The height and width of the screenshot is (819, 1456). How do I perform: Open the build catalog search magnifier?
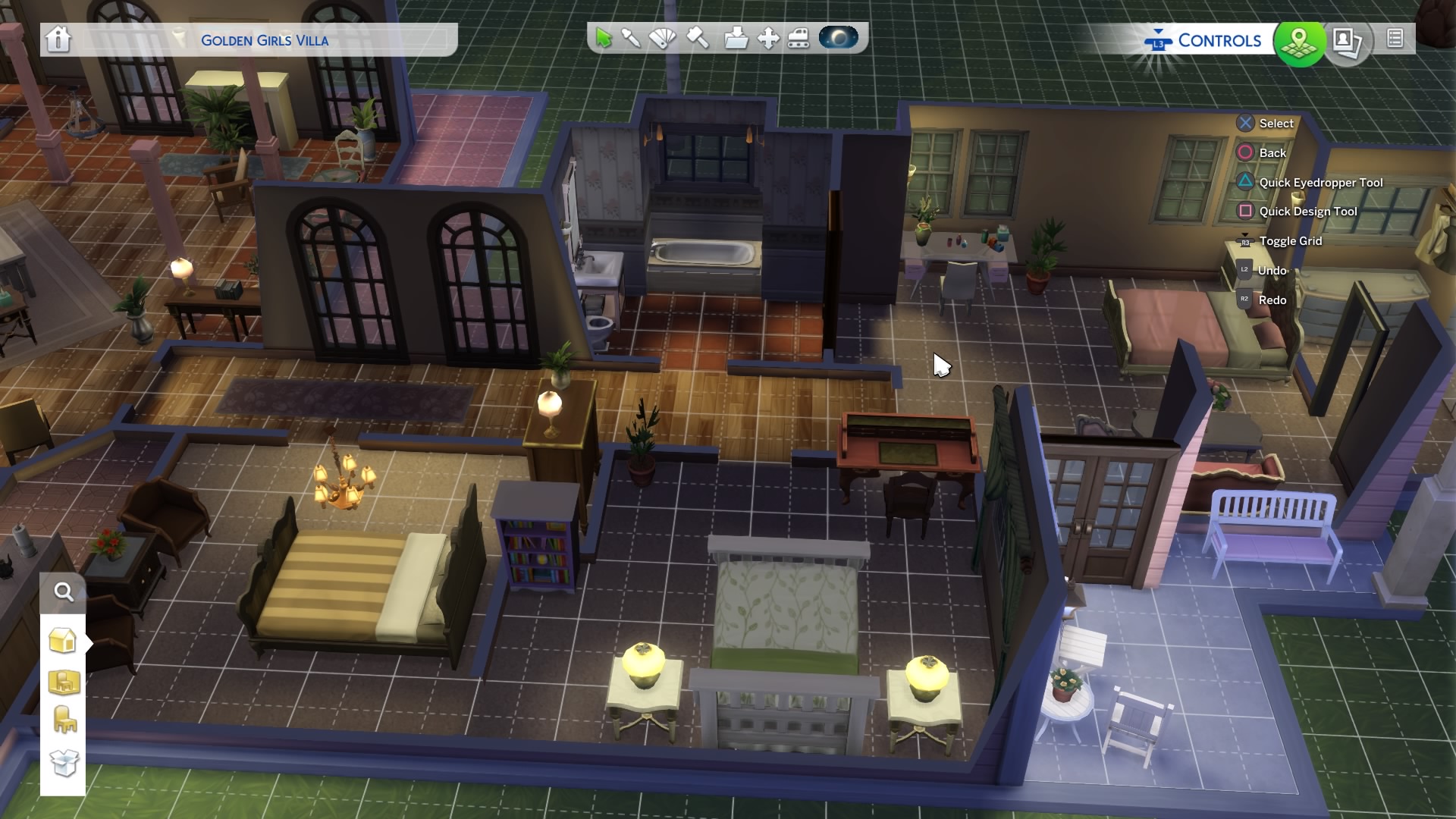click(64, 592)
